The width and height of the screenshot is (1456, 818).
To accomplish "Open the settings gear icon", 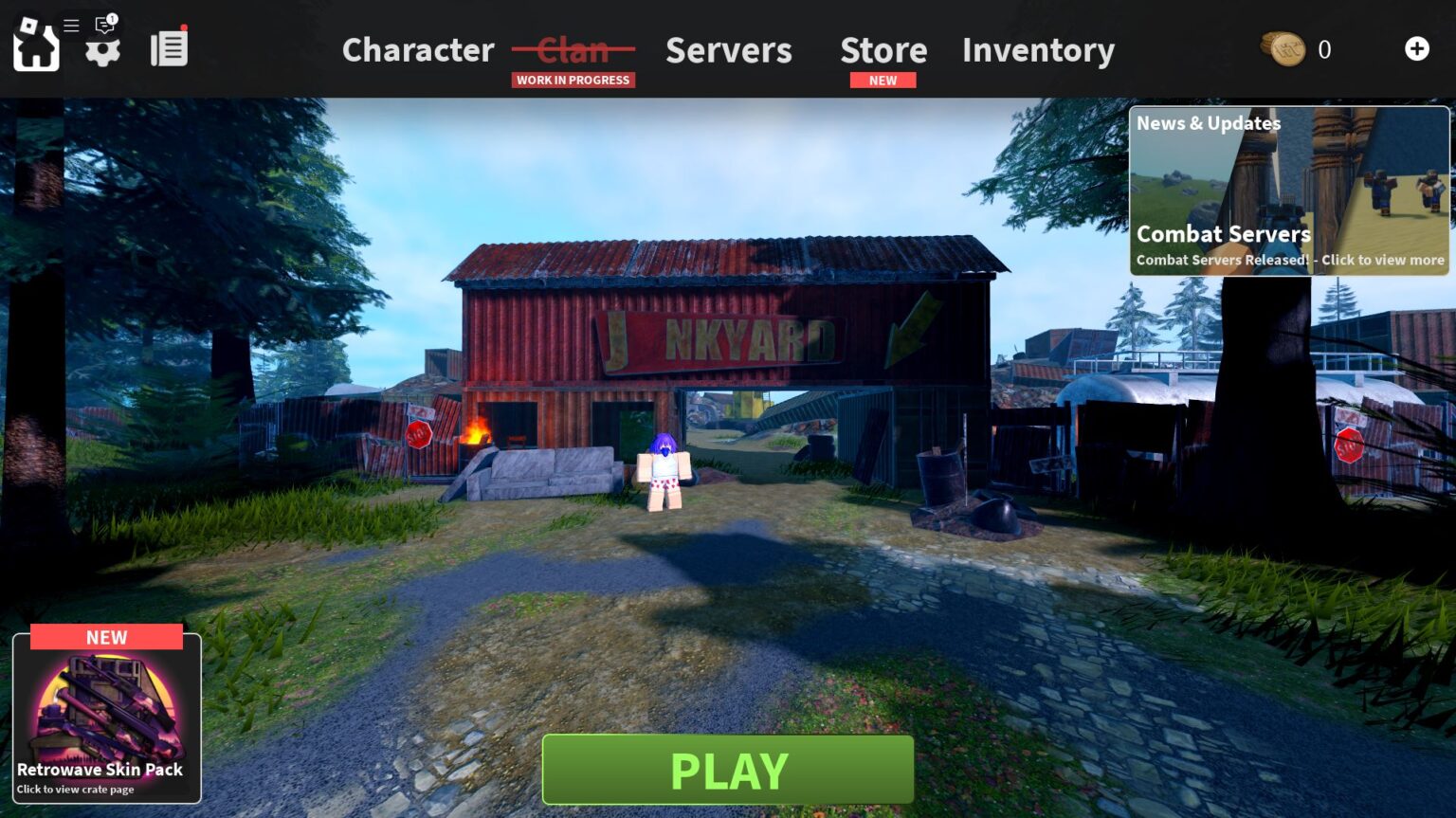I will (x=102, y=52).
